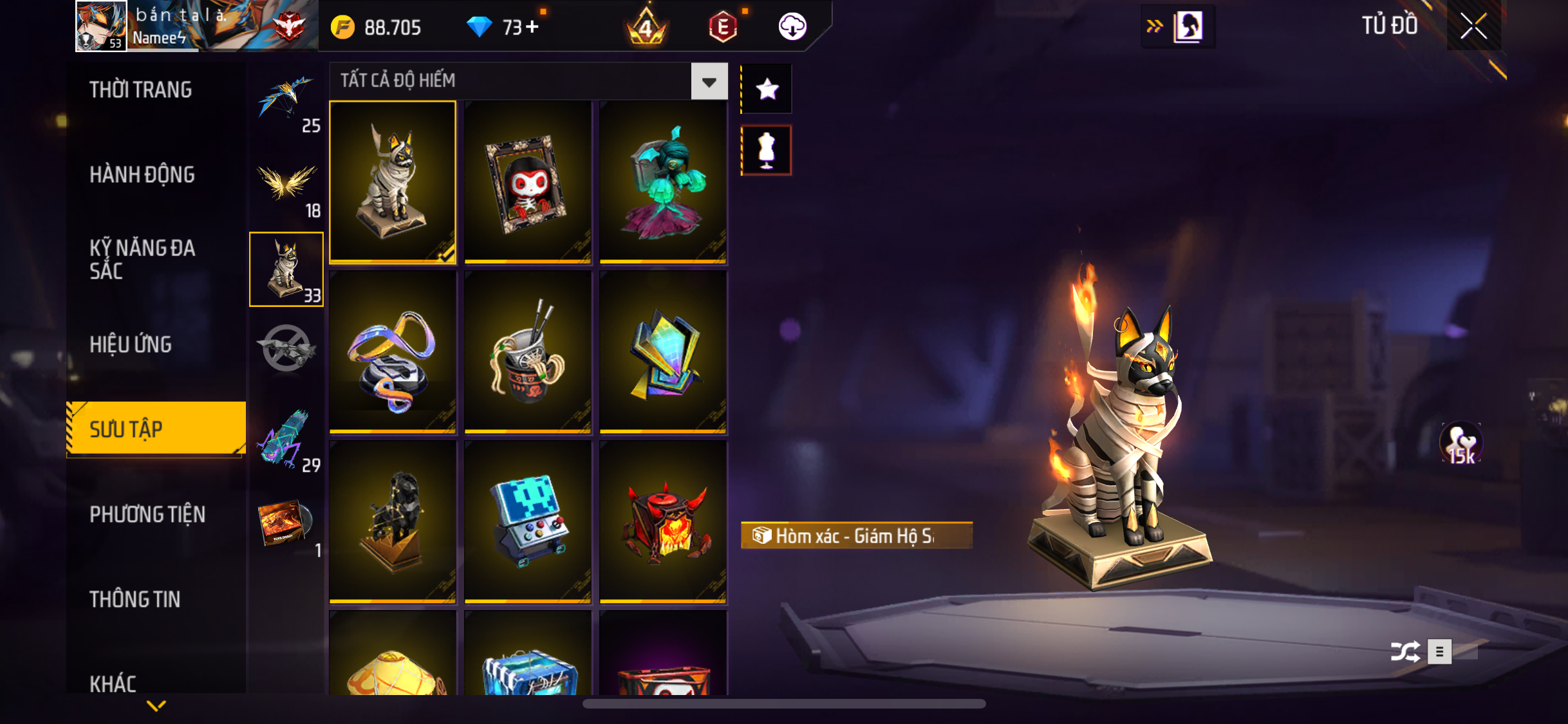1568x724 pixels.
Task: Switch to the Phương Tiện tab
Action: [x=147, y=514]
